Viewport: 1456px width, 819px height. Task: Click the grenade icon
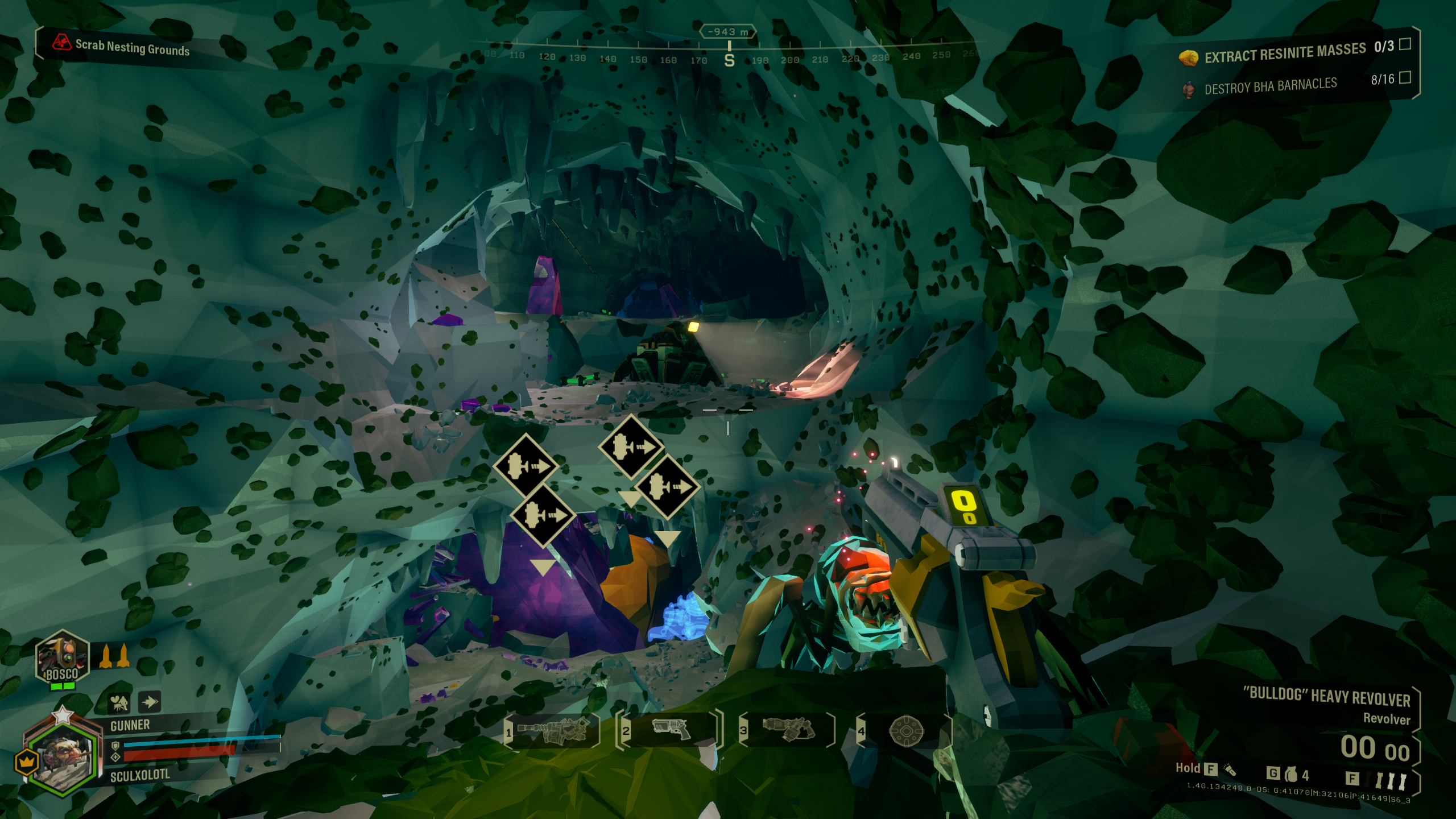(x=1291, y=774)
